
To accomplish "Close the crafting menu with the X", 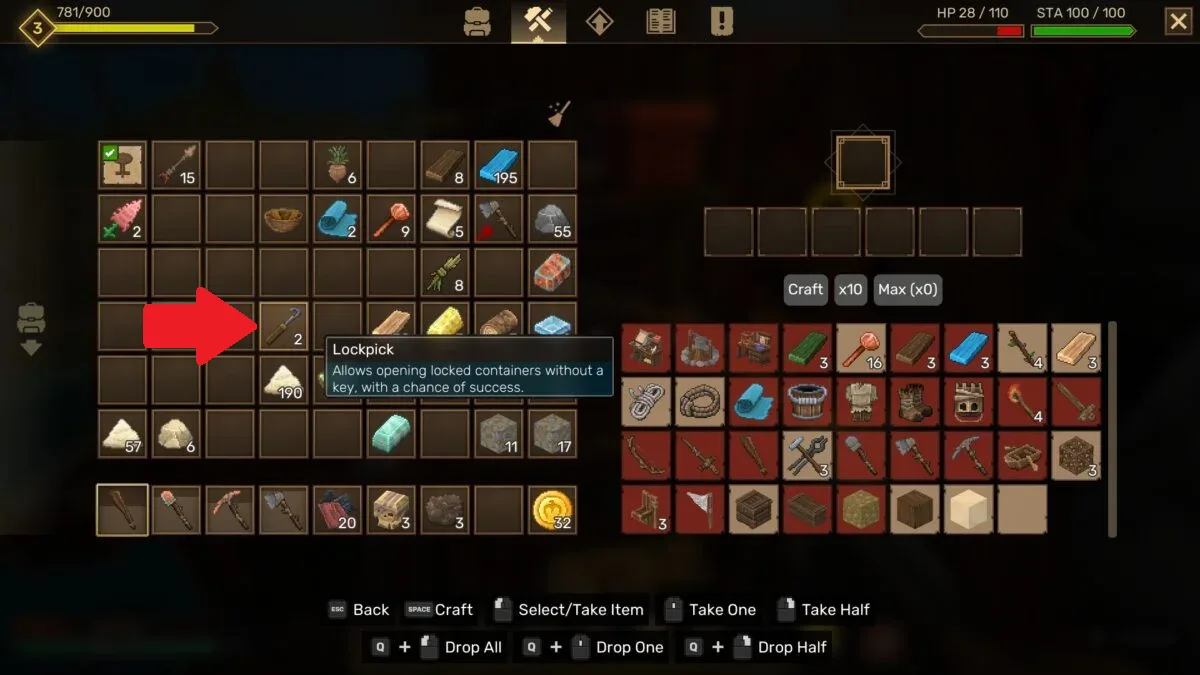I will click(x=1178, y=21).
